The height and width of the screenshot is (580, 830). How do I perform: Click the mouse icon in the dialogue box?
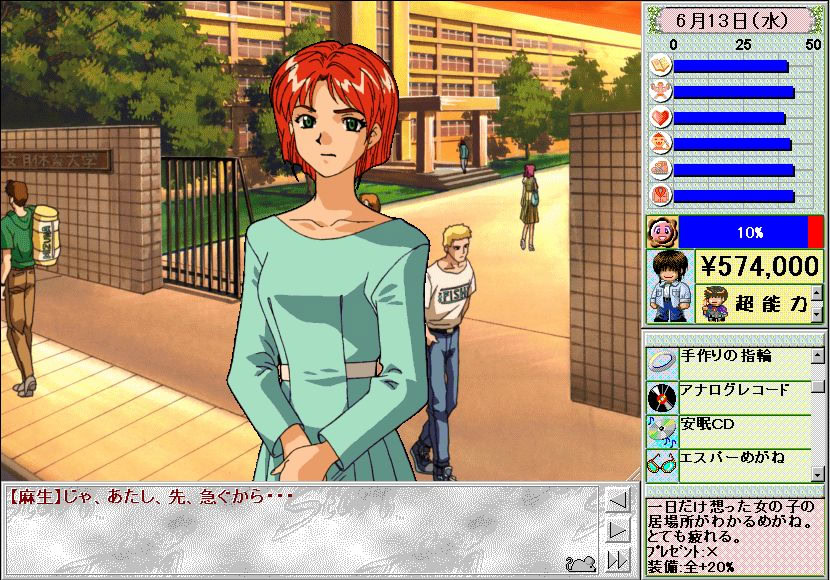click(580, 562)
